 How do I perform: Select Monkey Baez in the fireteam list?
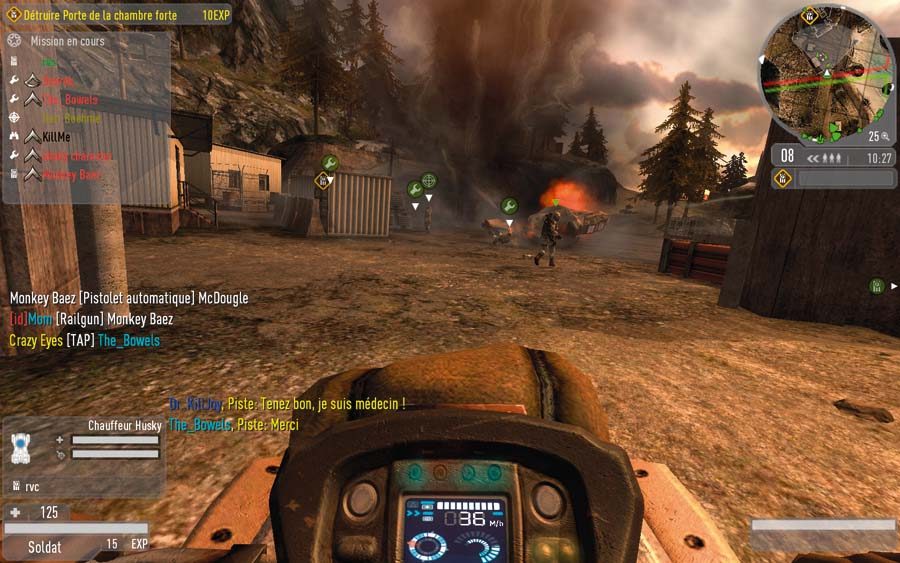click(71, 175)
